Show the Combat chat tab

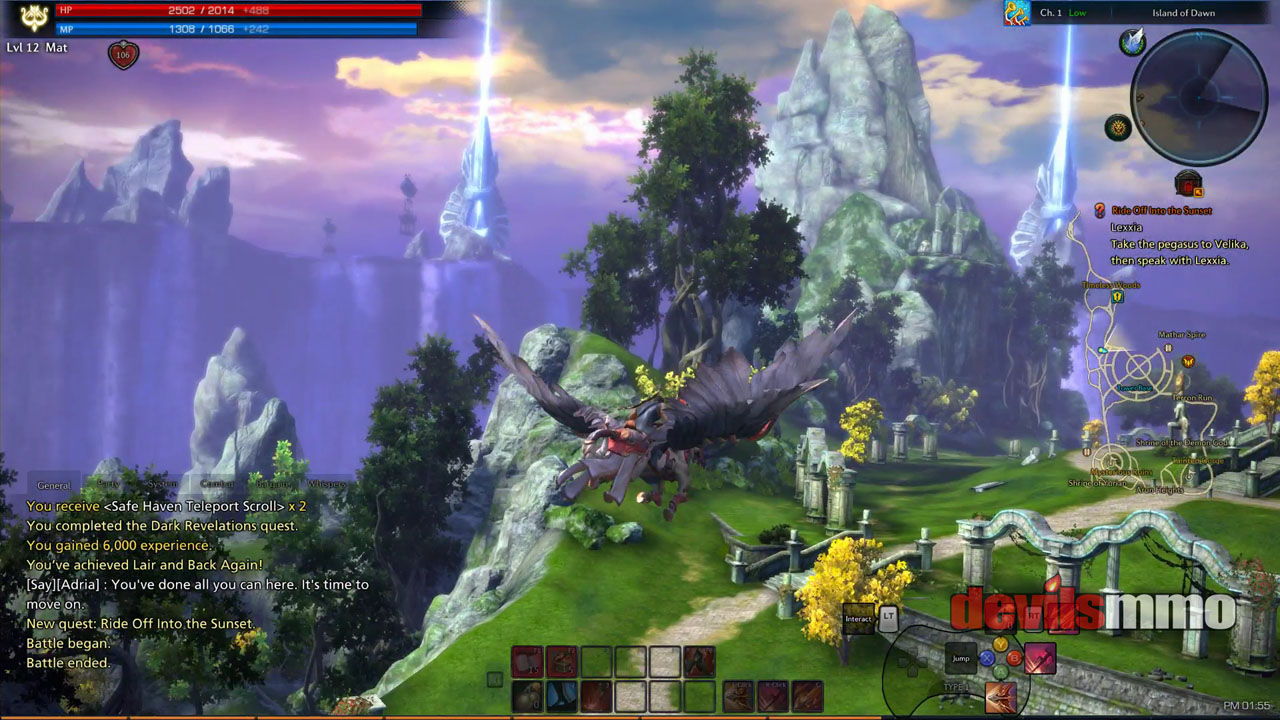pyautogui.click(x=218, y=485)
